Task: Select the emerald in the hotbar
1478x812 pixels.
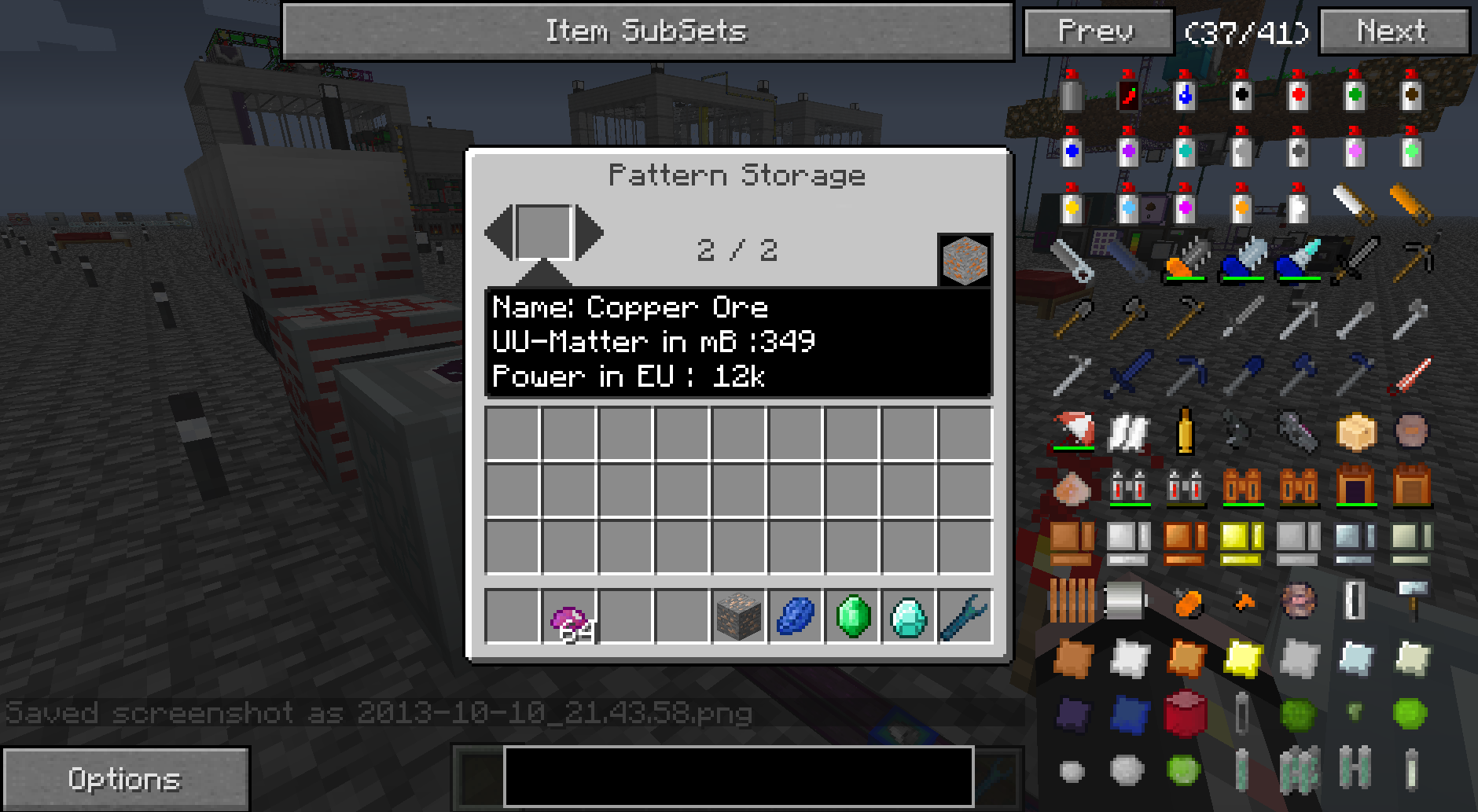Action: click(852, 617)
